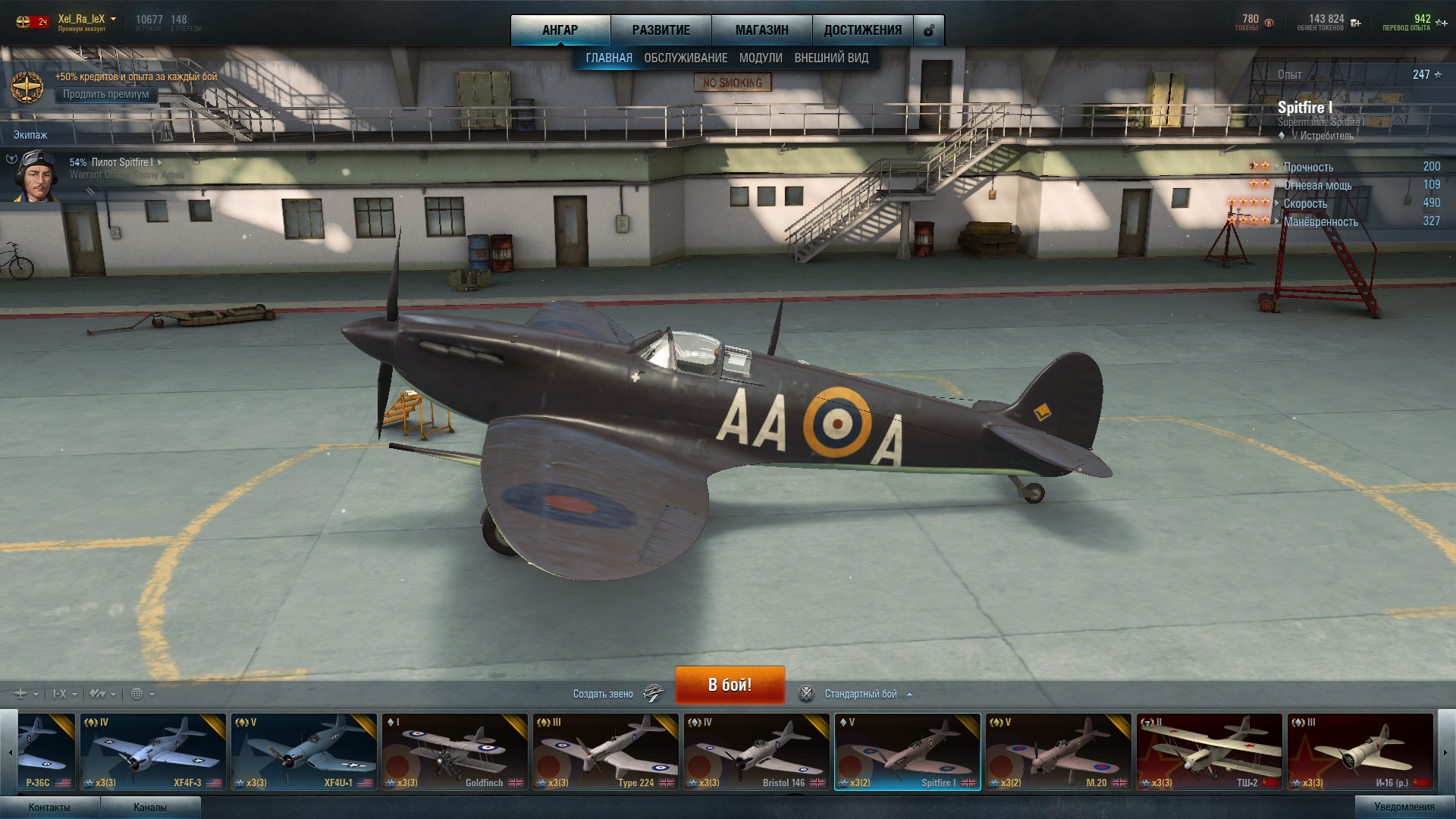This screenshot has height=819, width=1456.
Task: Select the ОБСЛУЖИВАНИЕ sub-tab
Action: coord(686,58)
